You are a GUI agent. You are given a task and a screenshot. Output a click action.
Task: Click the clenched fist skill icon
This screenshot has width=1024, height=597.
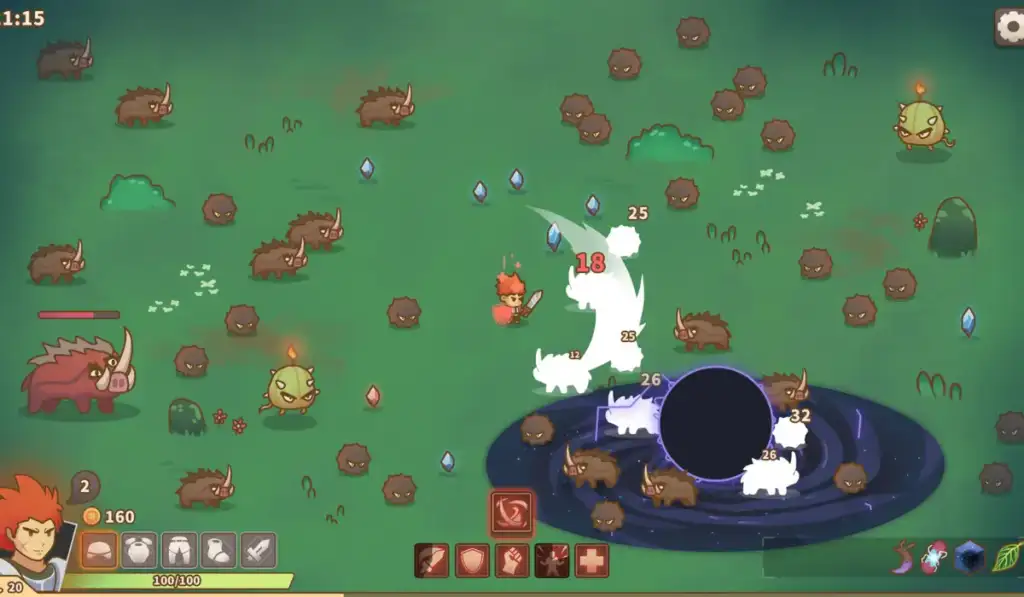click(512, 560)
